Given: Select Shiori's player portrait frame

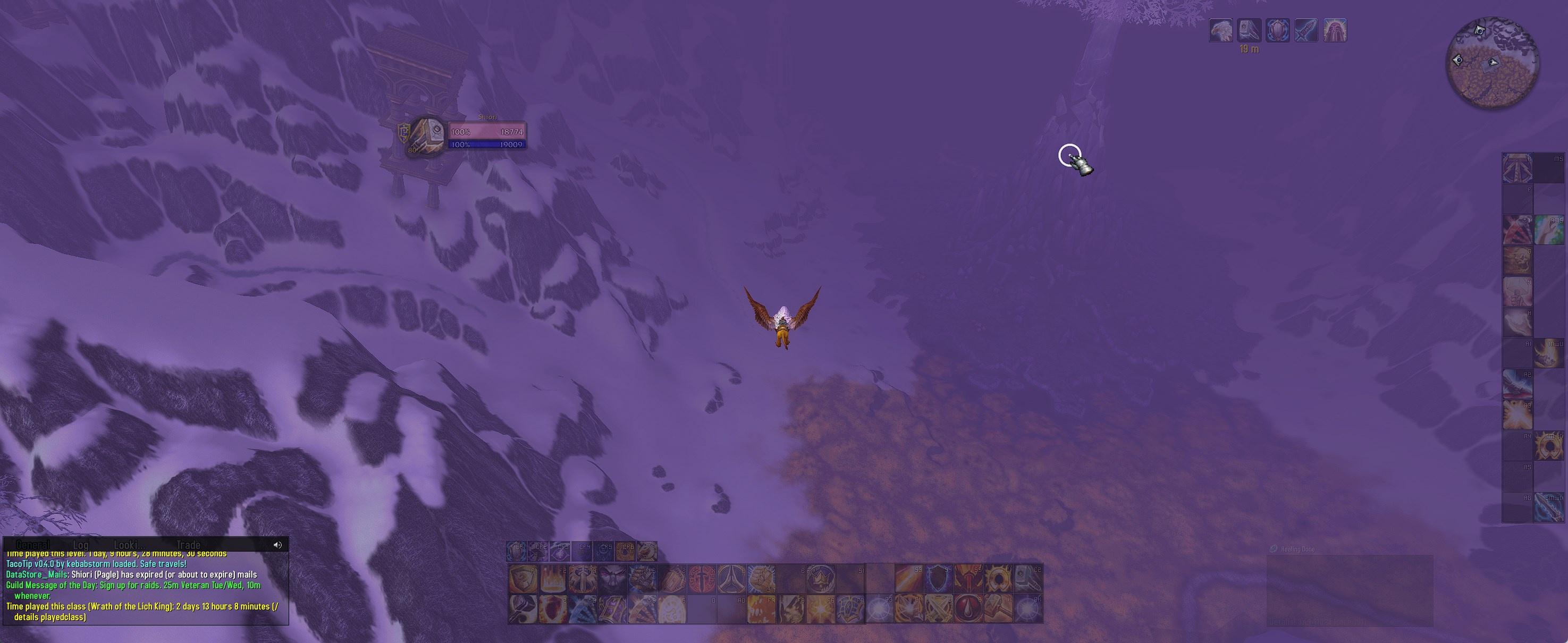Looking at the screenshot, I should pos(426,137).
